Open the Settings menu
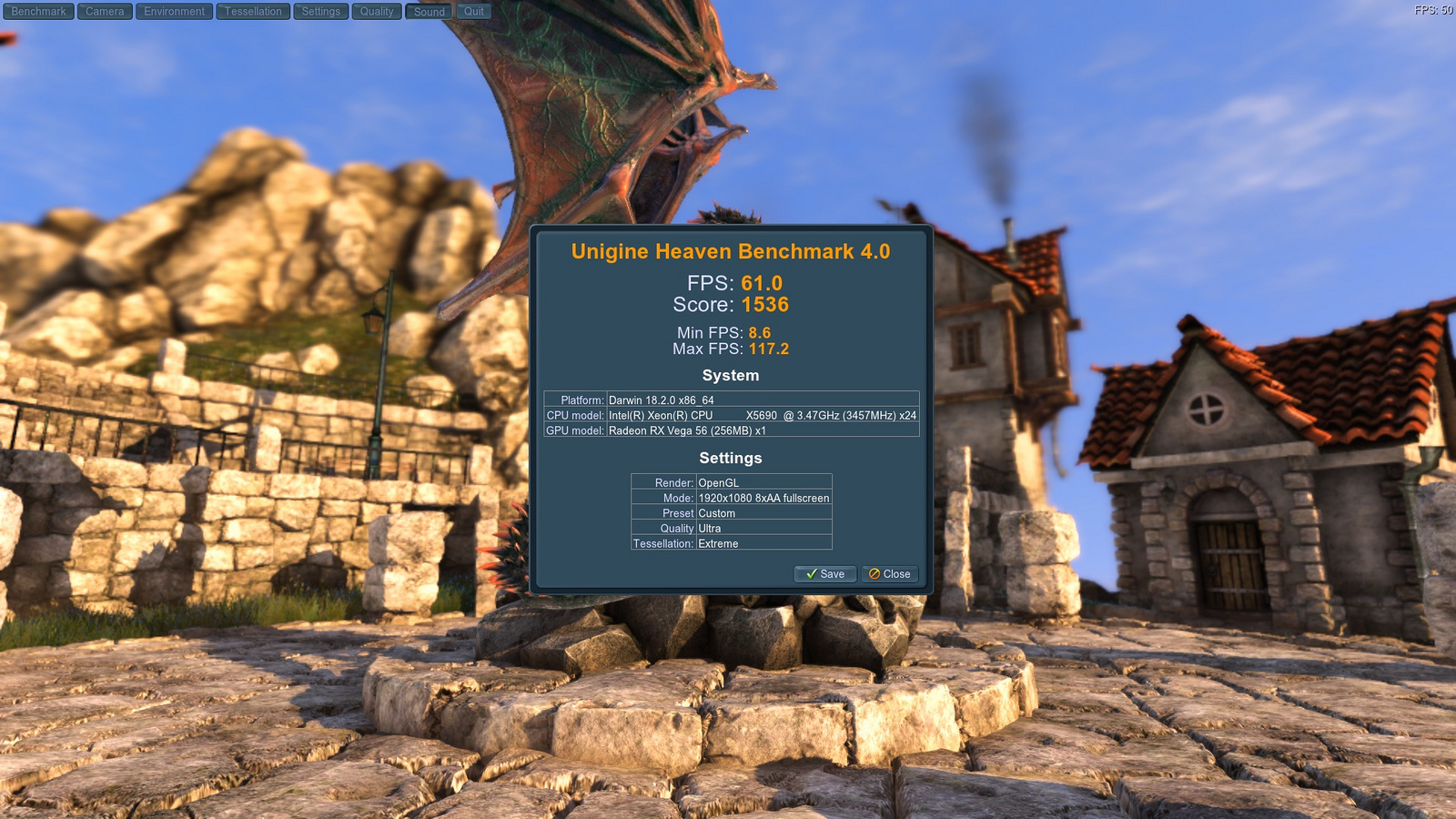Image resolution: width=1456 pixels, height=819 pixels. 320,12
